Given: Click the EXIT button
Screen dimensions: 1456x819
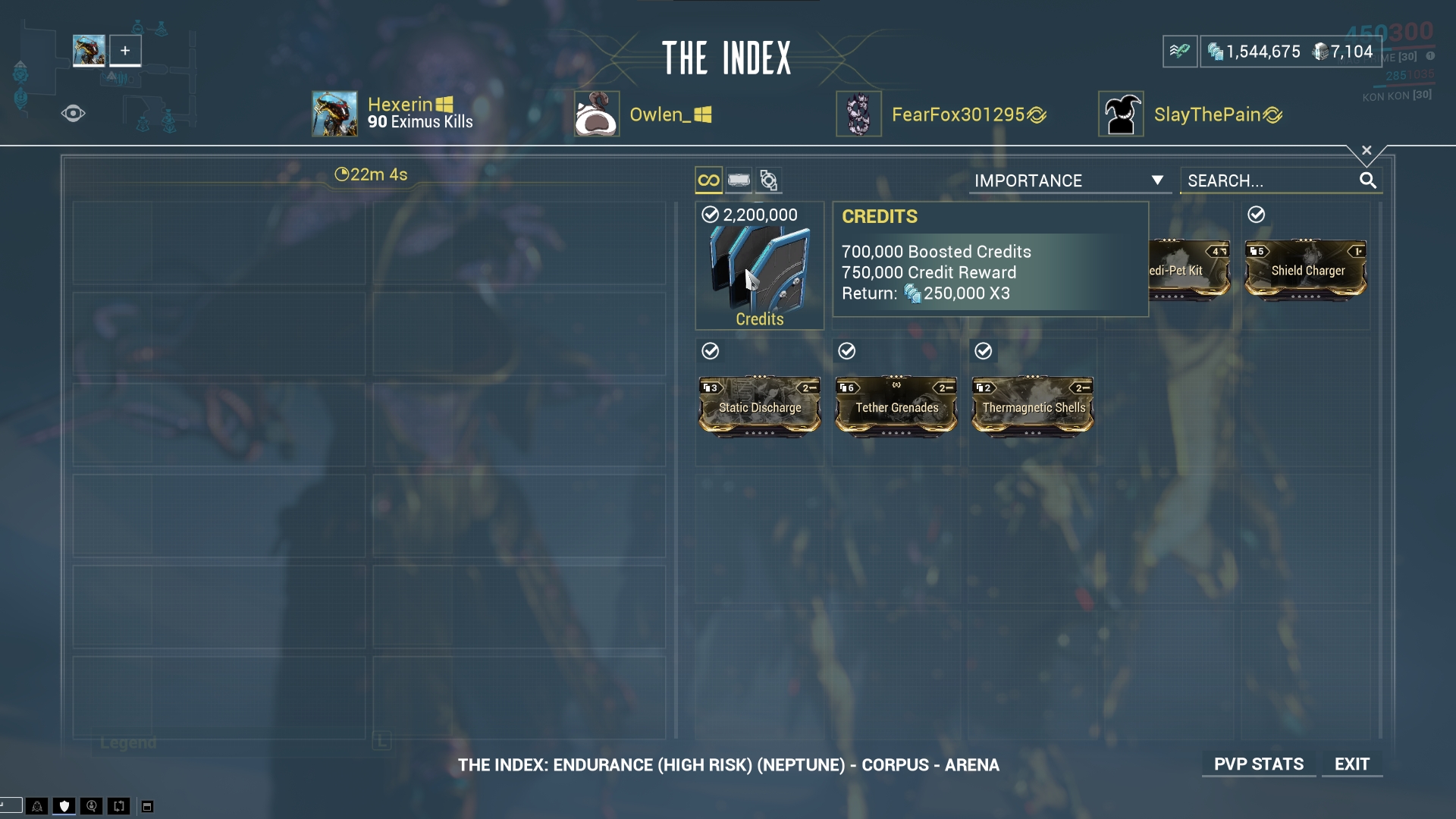Looking at the screenshot, I should (x=1352, y=764).
